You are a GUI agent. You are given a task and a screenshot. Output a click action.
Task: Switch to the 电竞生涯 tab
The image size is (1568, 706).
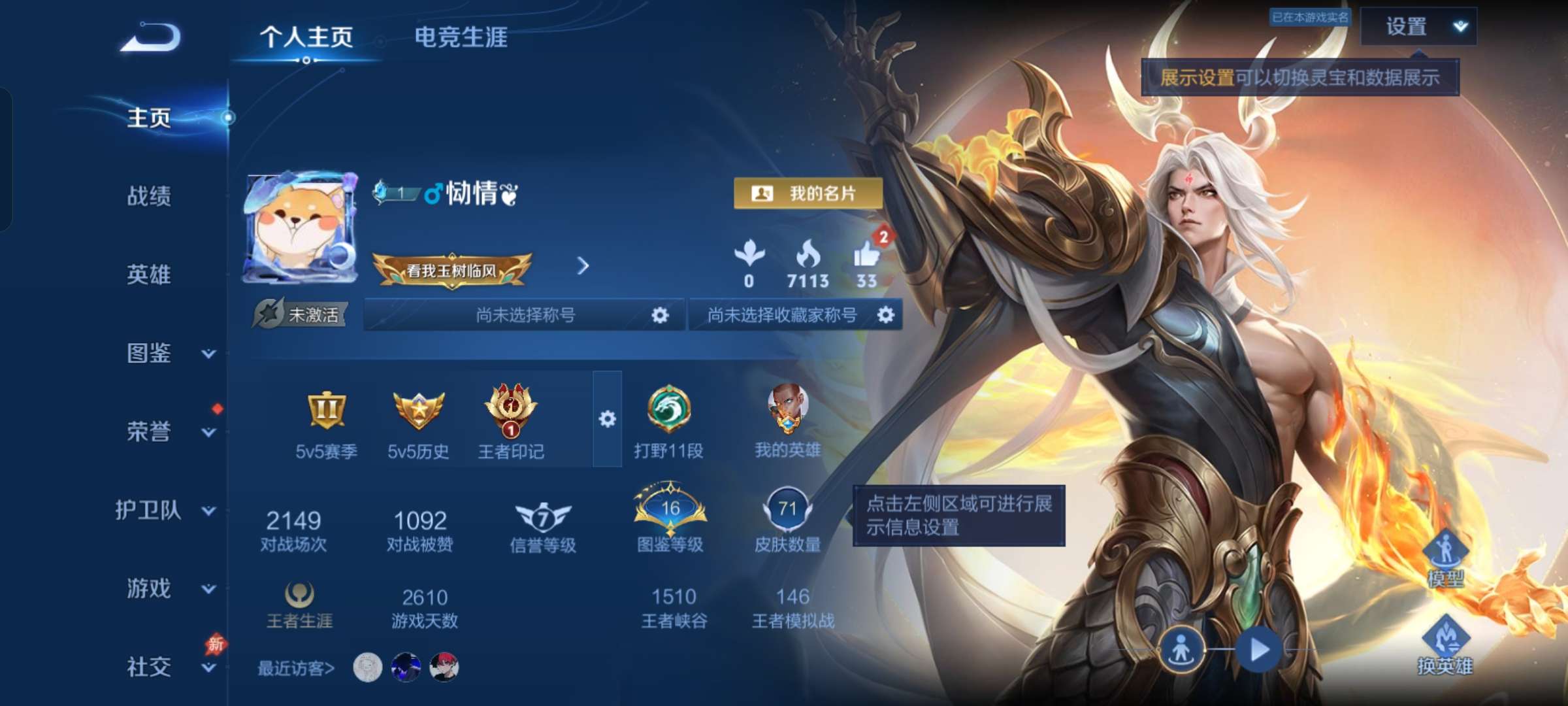(462, 38)
